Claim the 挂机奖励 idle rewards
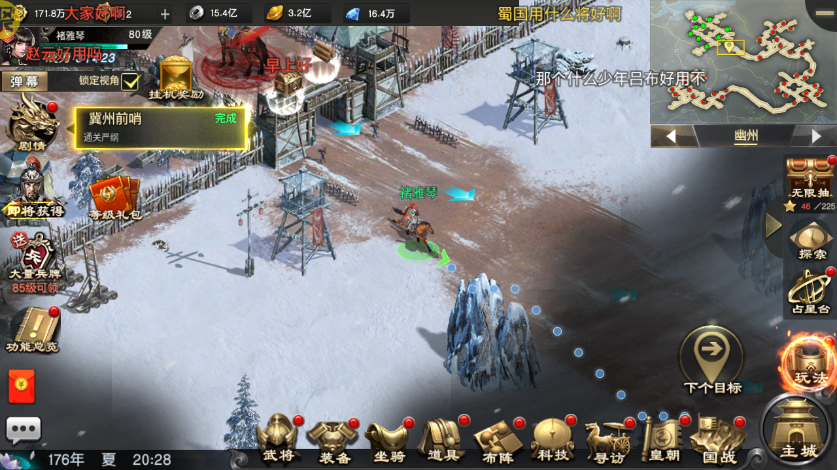Screen dimensions: 837x470 (x=176, y=78)
